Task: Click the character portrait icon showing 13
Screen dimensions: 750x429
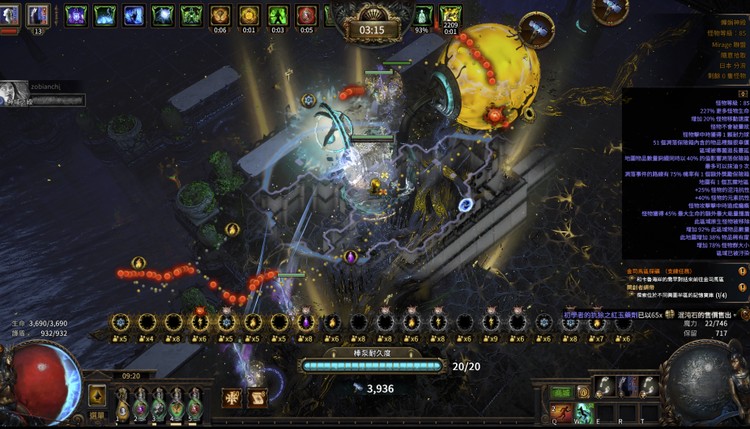Action: click(39, 15)
